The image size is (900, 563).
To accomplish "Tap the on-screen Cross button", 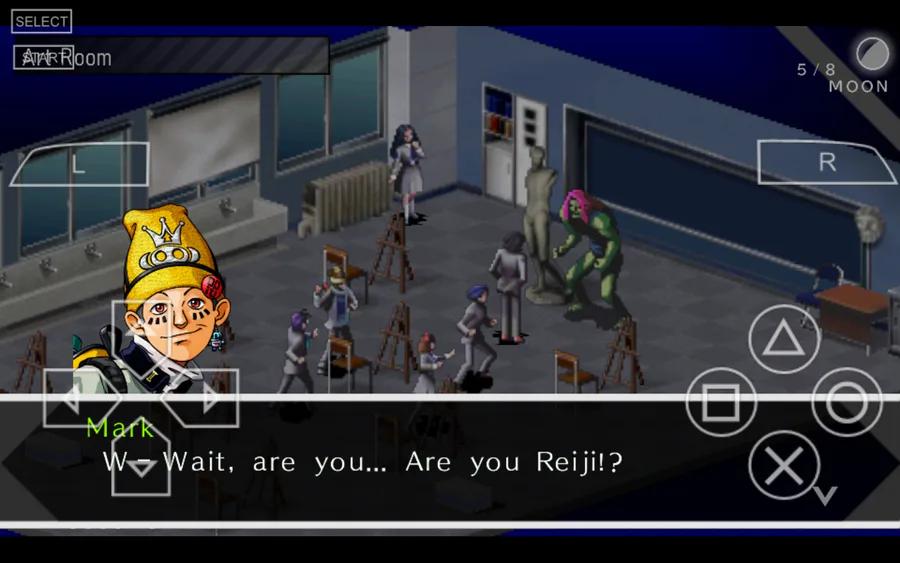I will point(784,466).
